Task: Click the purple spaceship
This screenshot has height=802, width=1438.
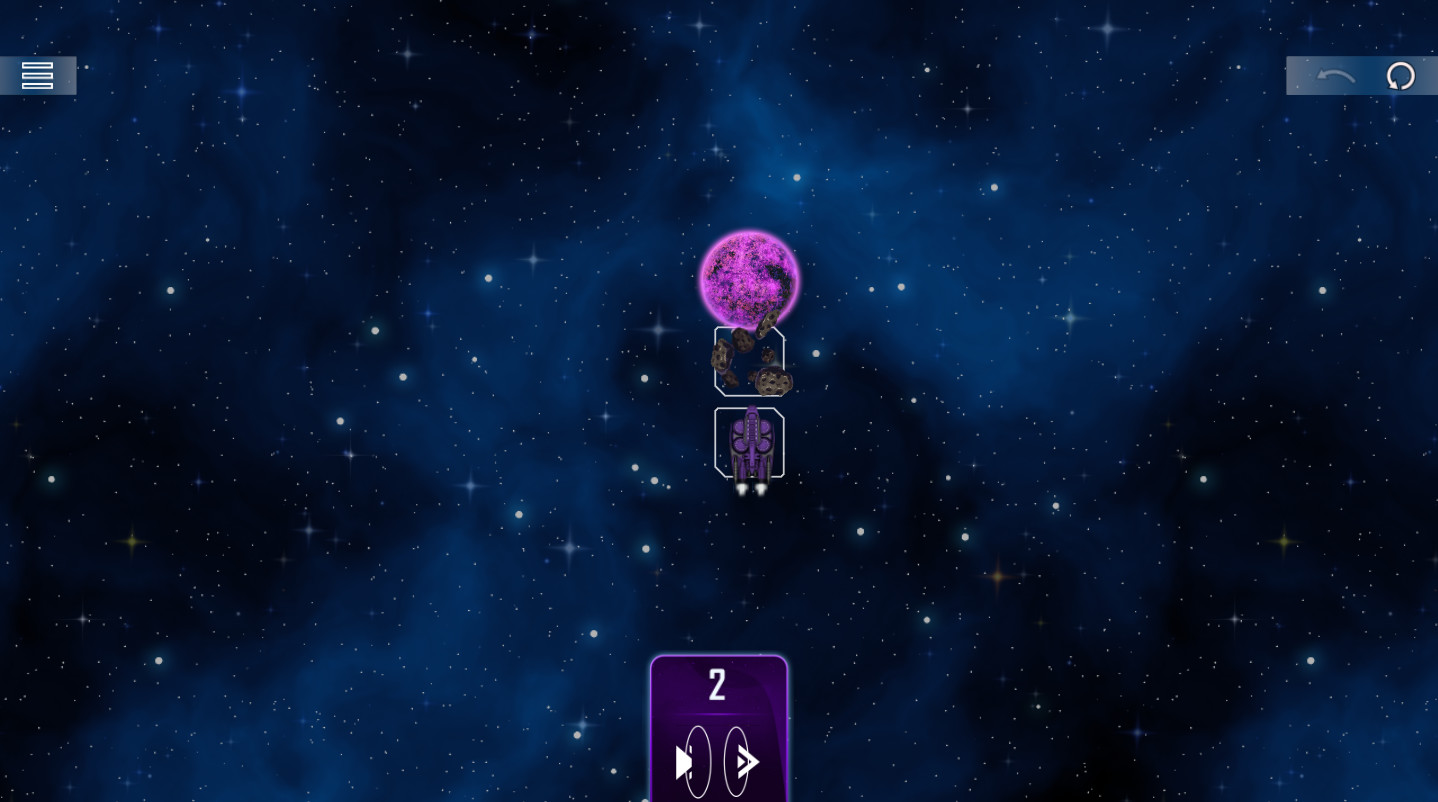Action: click(x=751, y=445)
